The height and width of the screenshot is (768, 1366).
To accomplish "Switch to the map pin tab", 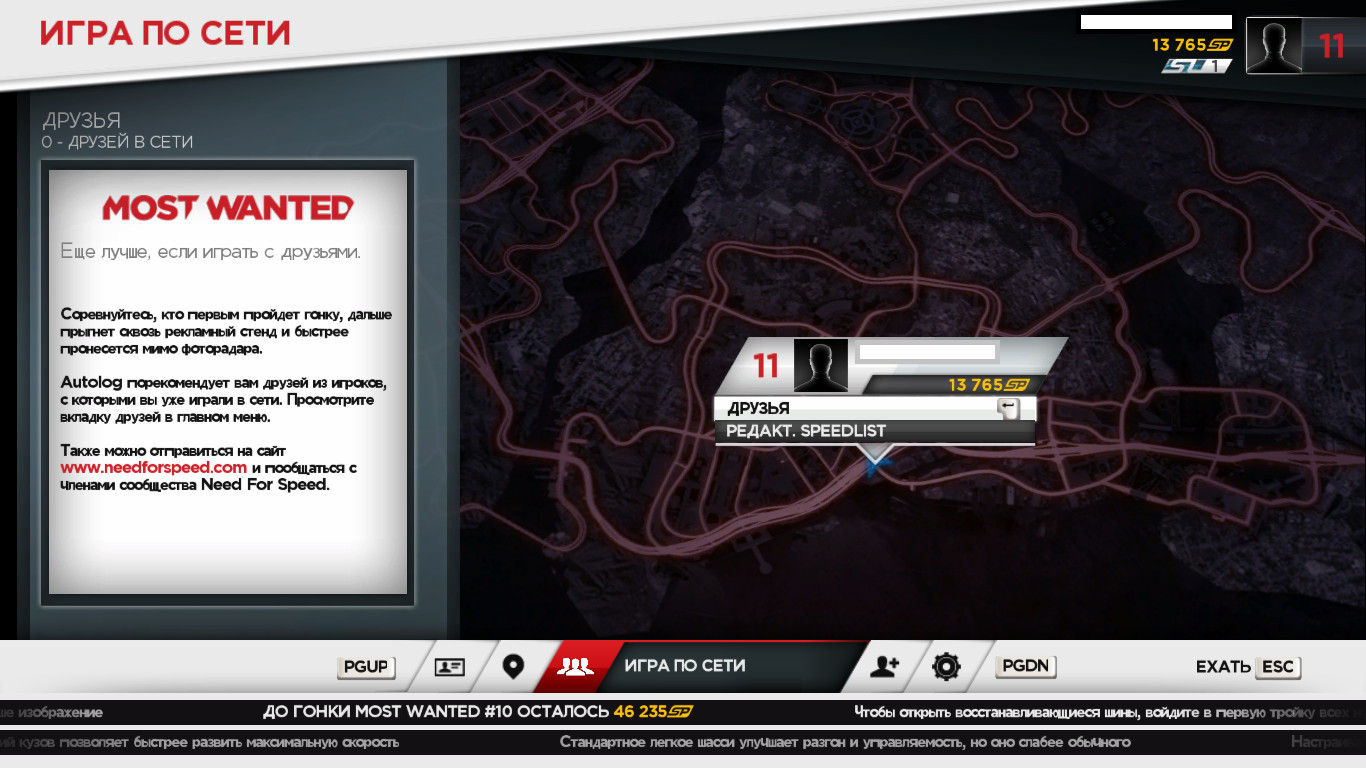I will coord(513,667).
